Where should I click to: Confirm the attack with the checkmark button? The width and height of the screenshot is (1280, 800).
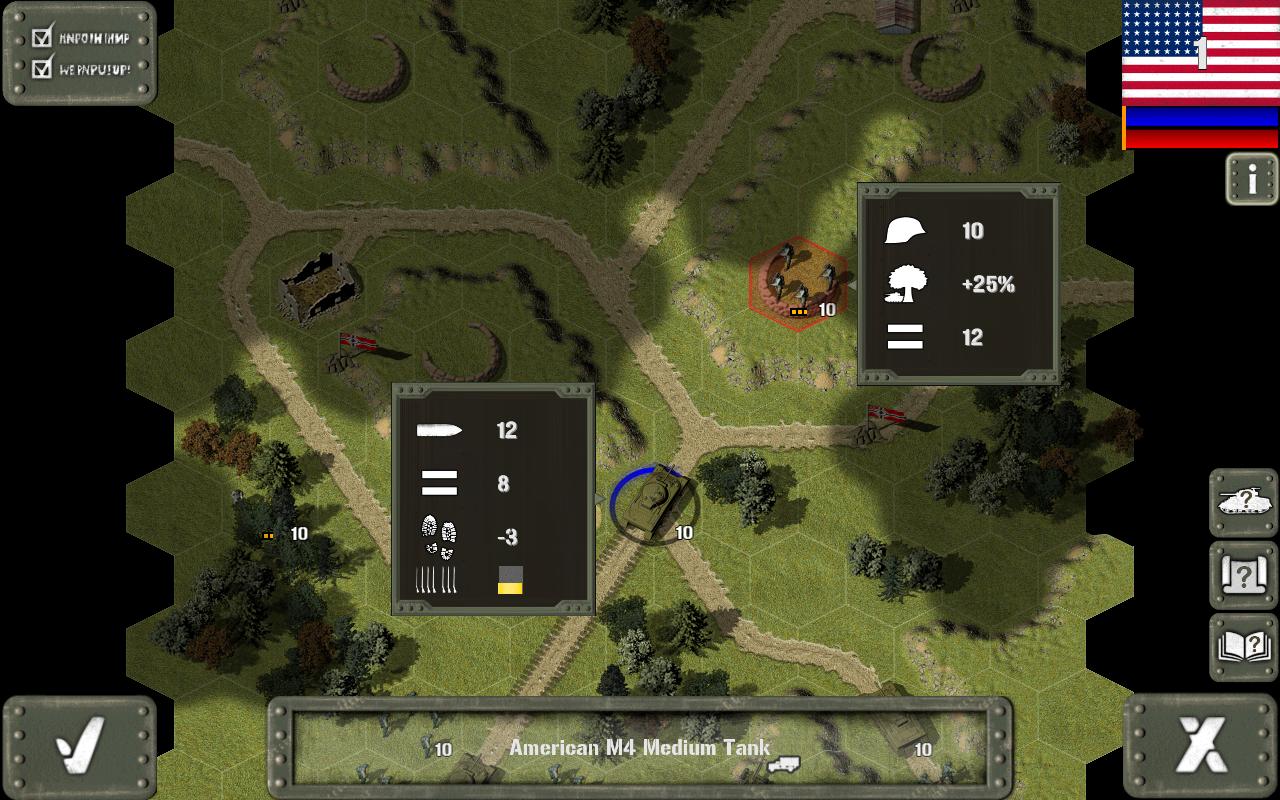[80, 747]
